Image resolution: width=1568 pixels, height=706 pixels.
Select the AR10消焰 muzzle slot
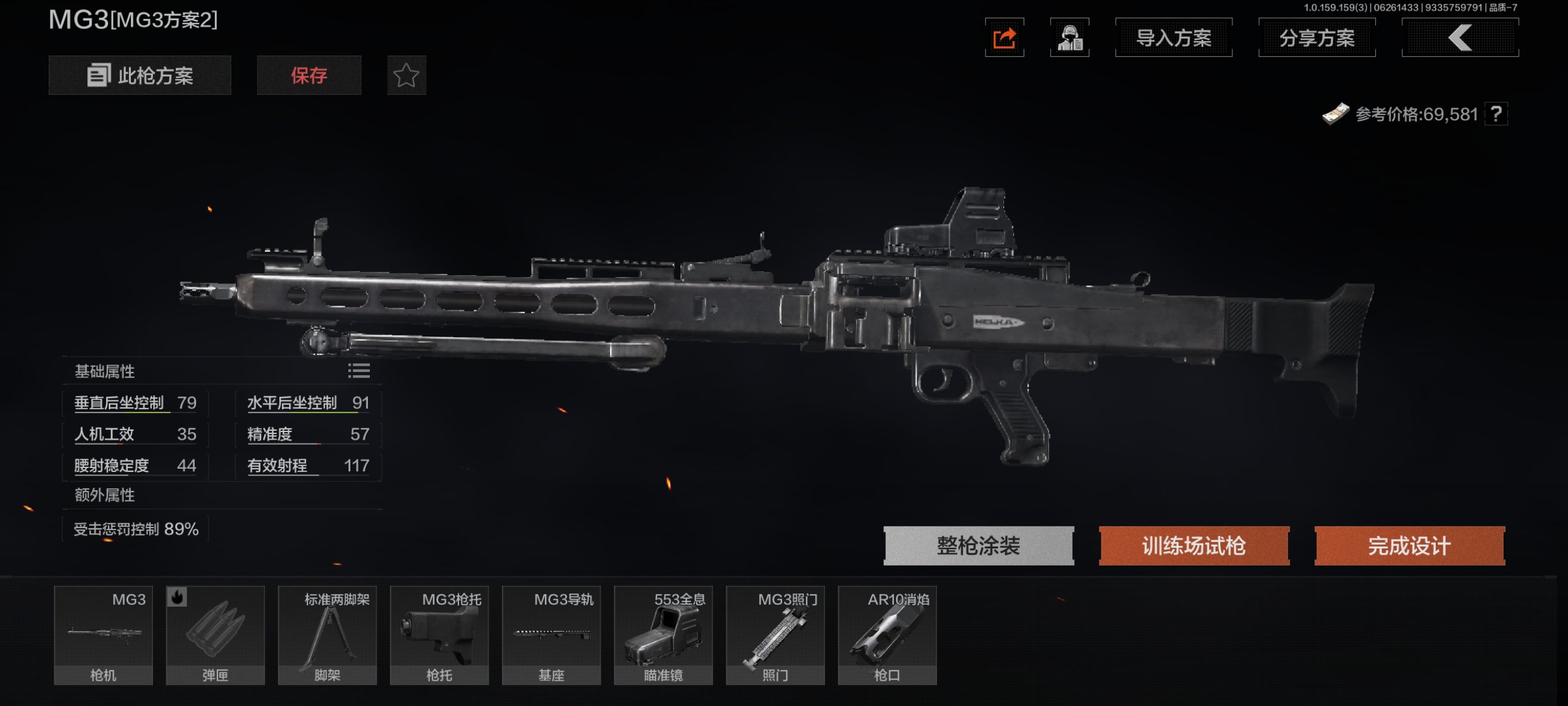click(887, 635)
